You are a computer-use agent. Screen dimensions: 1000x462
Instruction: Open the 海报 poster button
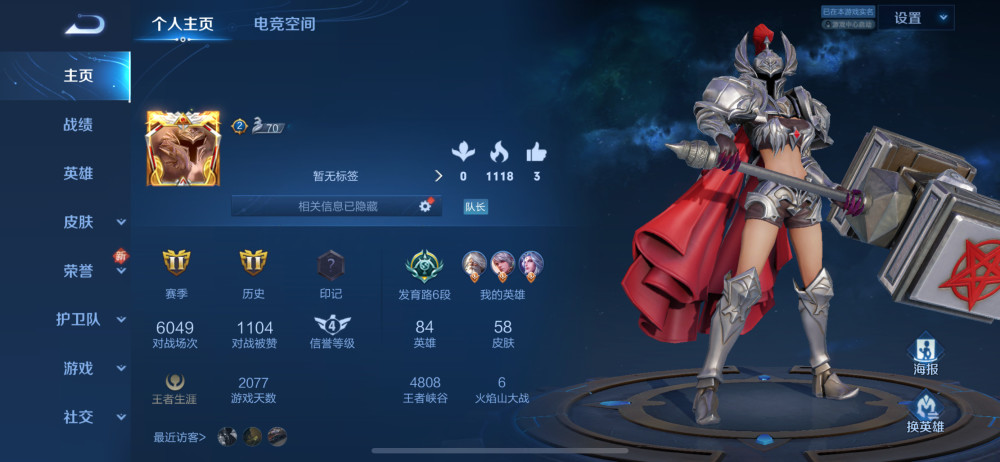tap(926, 353)
